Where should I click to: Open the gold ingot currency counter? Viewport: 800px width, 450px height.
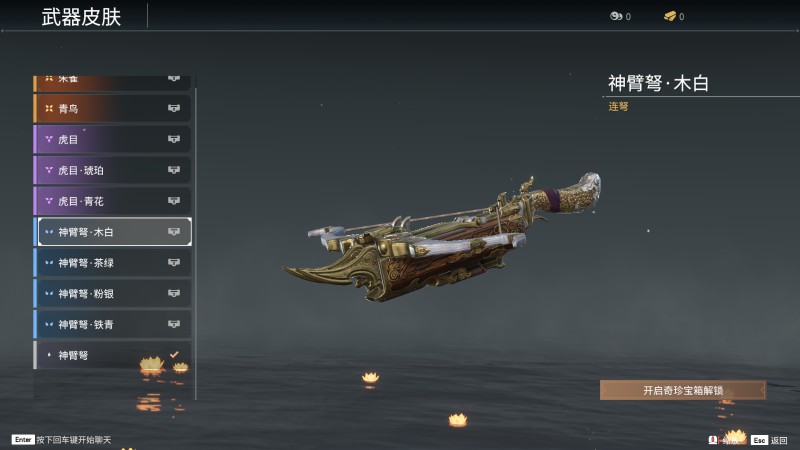pos(674,17)
